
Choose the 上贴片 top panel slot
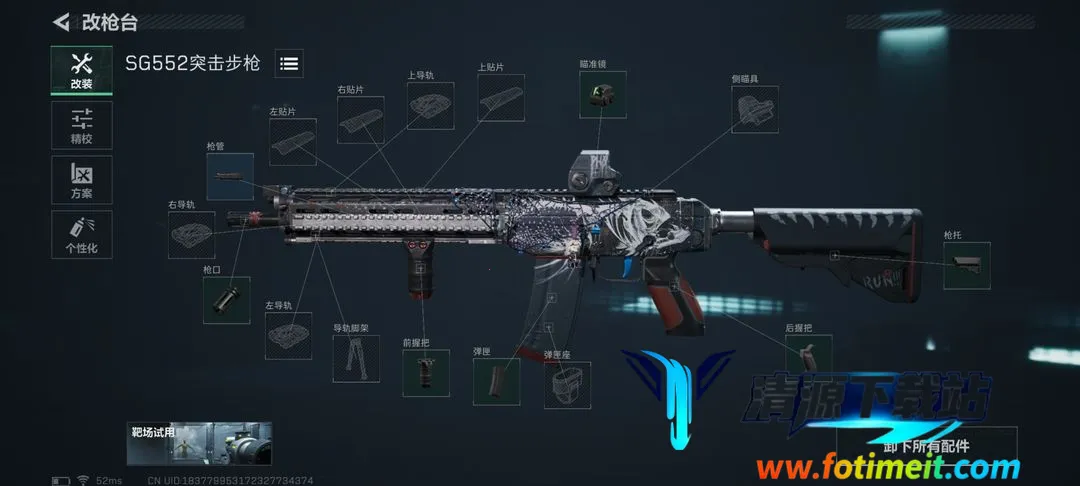coord(500,98)
